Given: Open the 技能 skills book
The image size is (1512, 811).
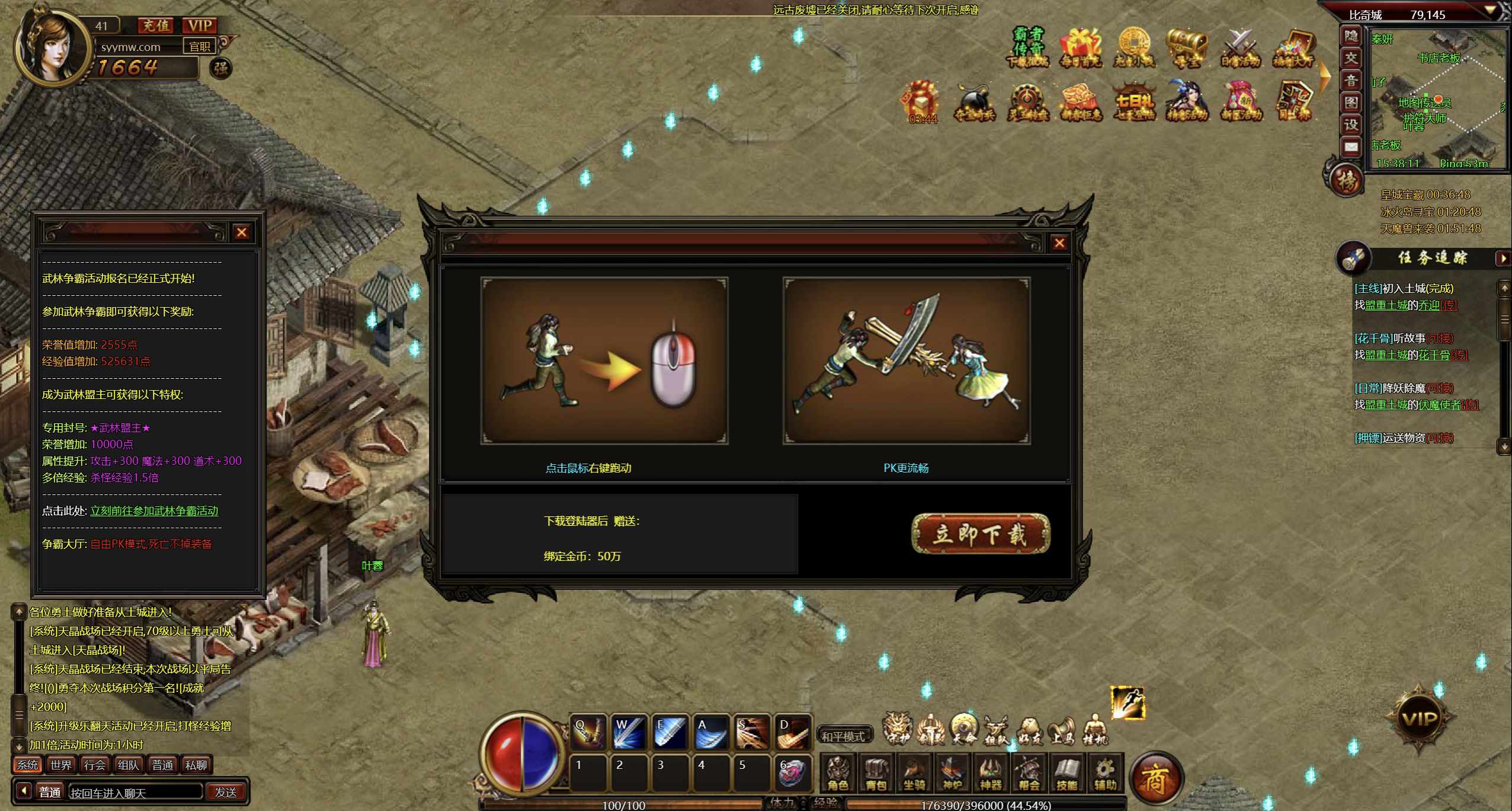Looking at the screenshot, I should point(1066,774).
